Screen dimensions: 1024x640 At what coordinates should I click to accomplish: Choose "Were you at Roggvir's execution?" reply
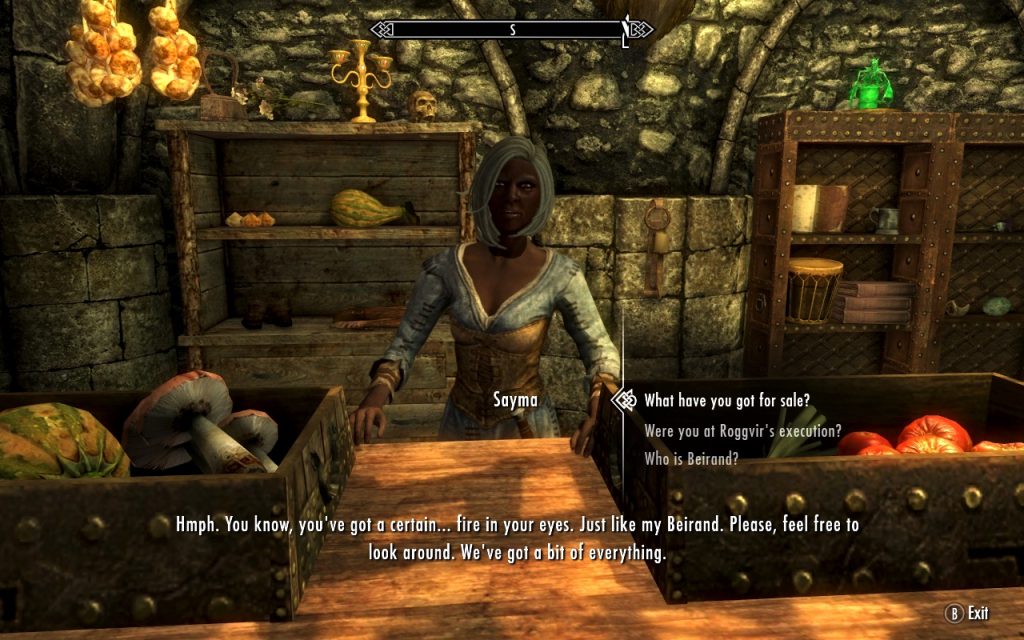click(x=742, y=431)
